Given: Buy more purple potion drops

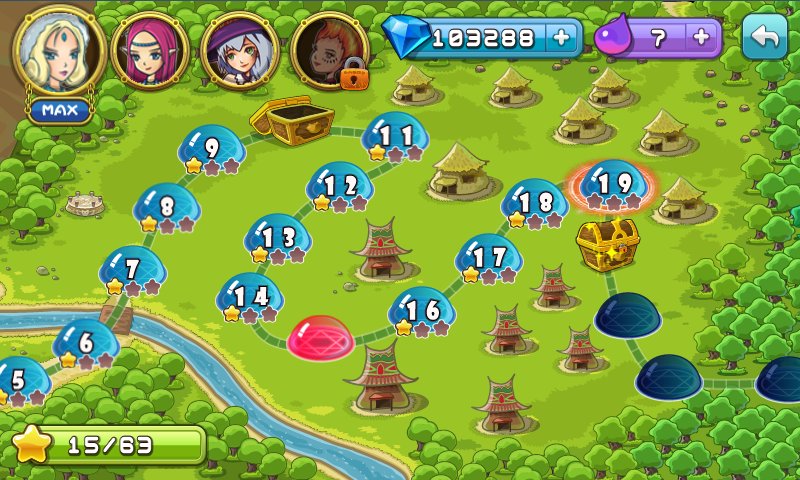Looking at the screenshot, I should click(x=701, y=38).
